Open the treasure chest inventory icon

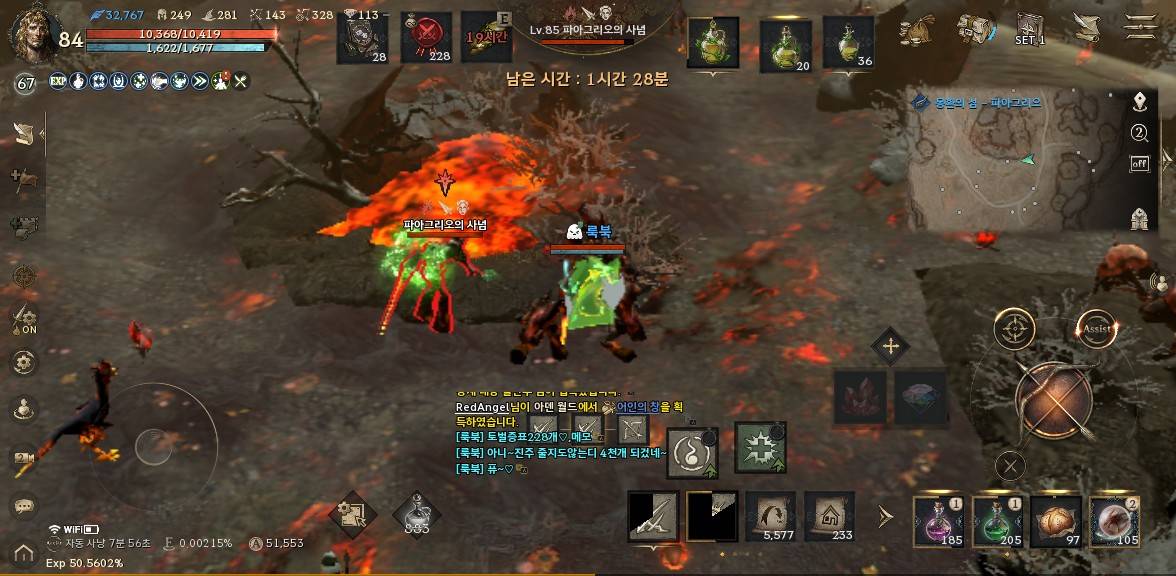(x=974, y=30)
